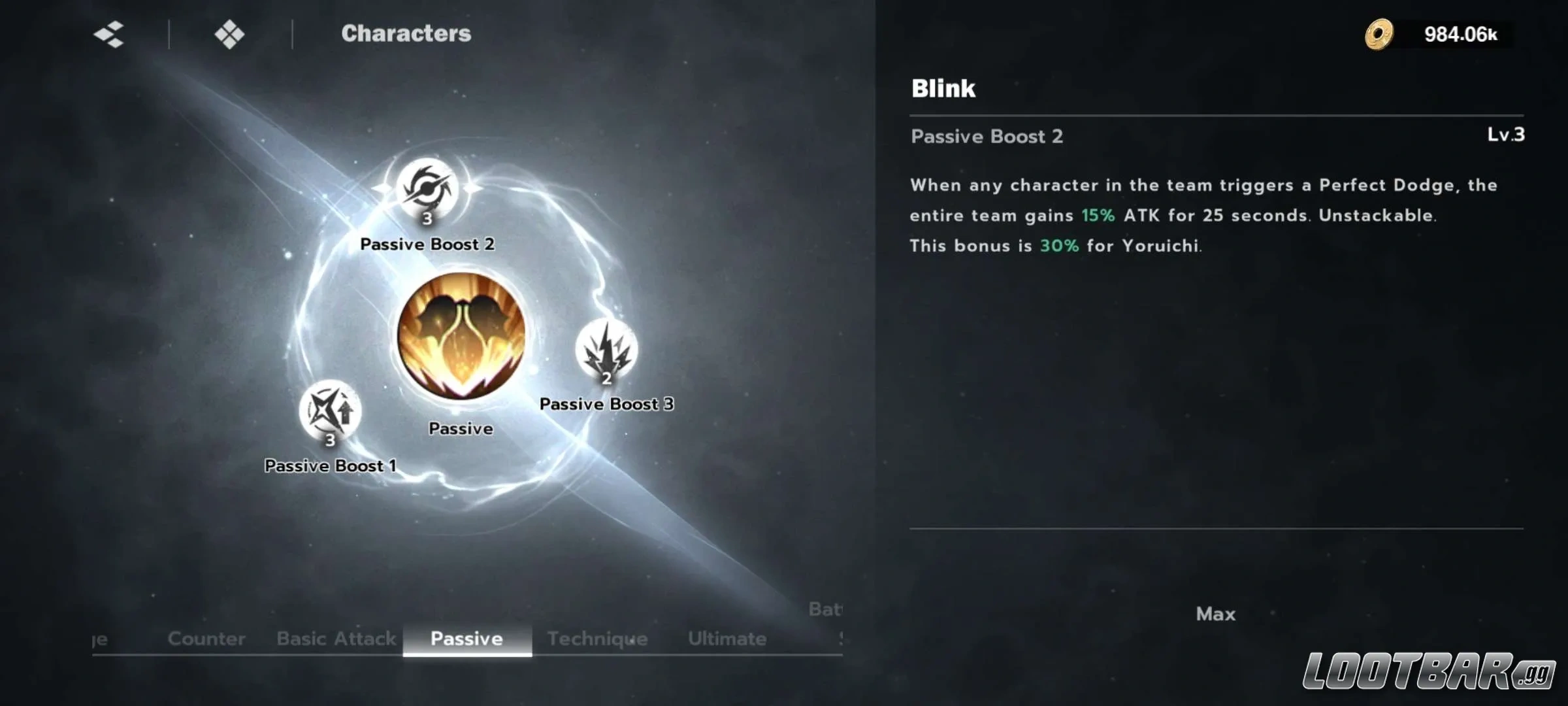Image resolution: width=1568 pixels, height=706 pixels.
Task: Go back using the top-left arrow icon
Action: pyautogui.click(x=109, y=34)
